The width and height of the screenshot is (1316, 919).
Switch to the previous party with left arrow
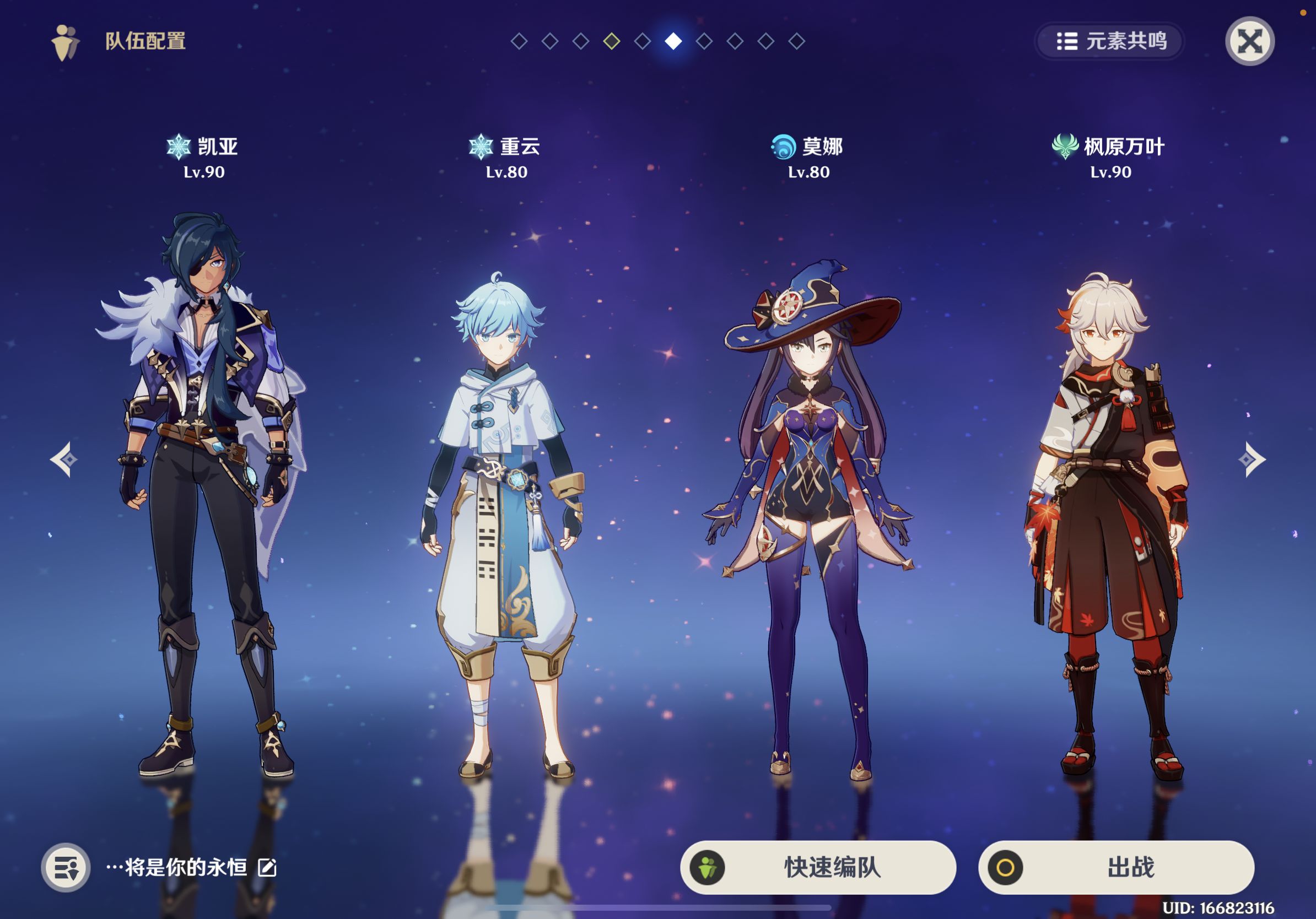click(x=63, y=459)
